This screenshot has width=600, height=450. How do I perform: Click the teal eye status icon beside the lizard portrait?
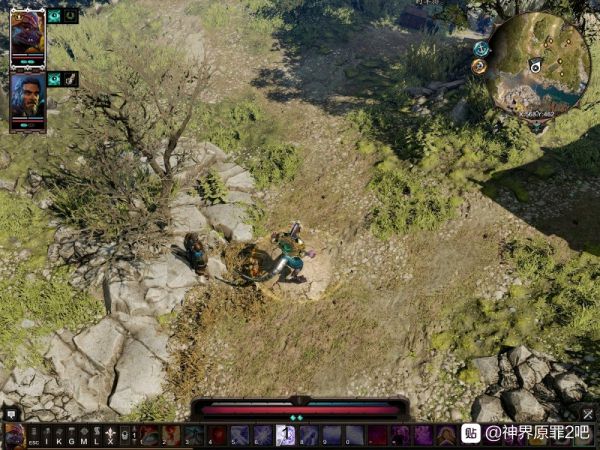pyautogui.click(x=55, y=16)
